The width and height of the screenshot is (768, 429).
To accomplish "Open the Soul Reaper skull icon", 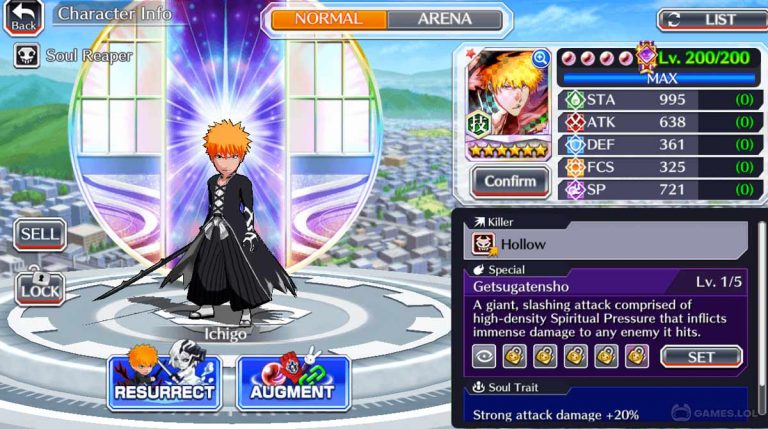I will (27, 55).
